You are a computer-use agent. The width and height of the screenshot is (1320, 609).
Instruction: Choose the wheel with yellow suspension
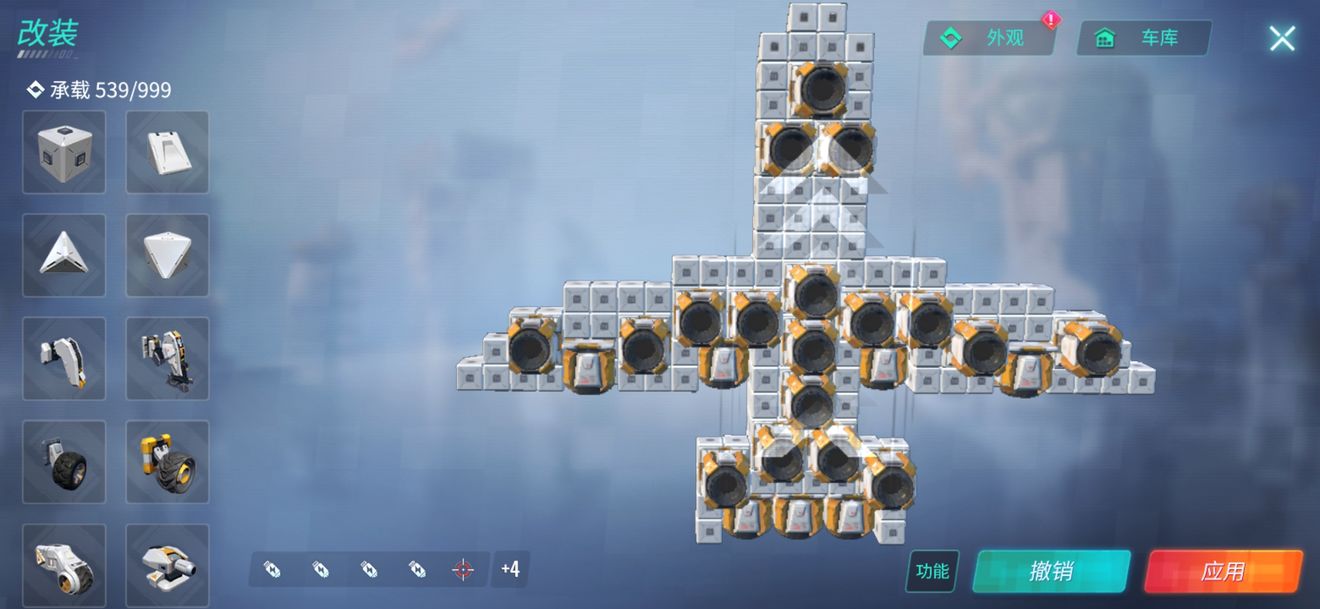pyautogui.click(x=167, y=461)
